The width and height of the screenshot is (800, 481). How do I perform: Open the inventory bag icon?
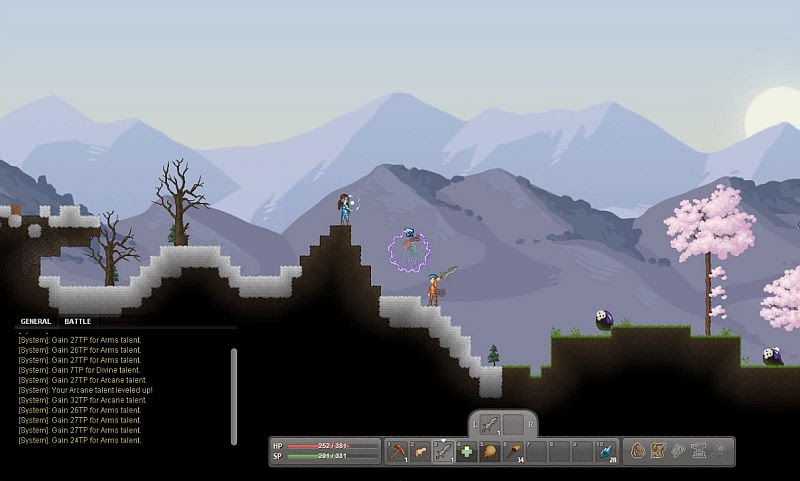637,452
